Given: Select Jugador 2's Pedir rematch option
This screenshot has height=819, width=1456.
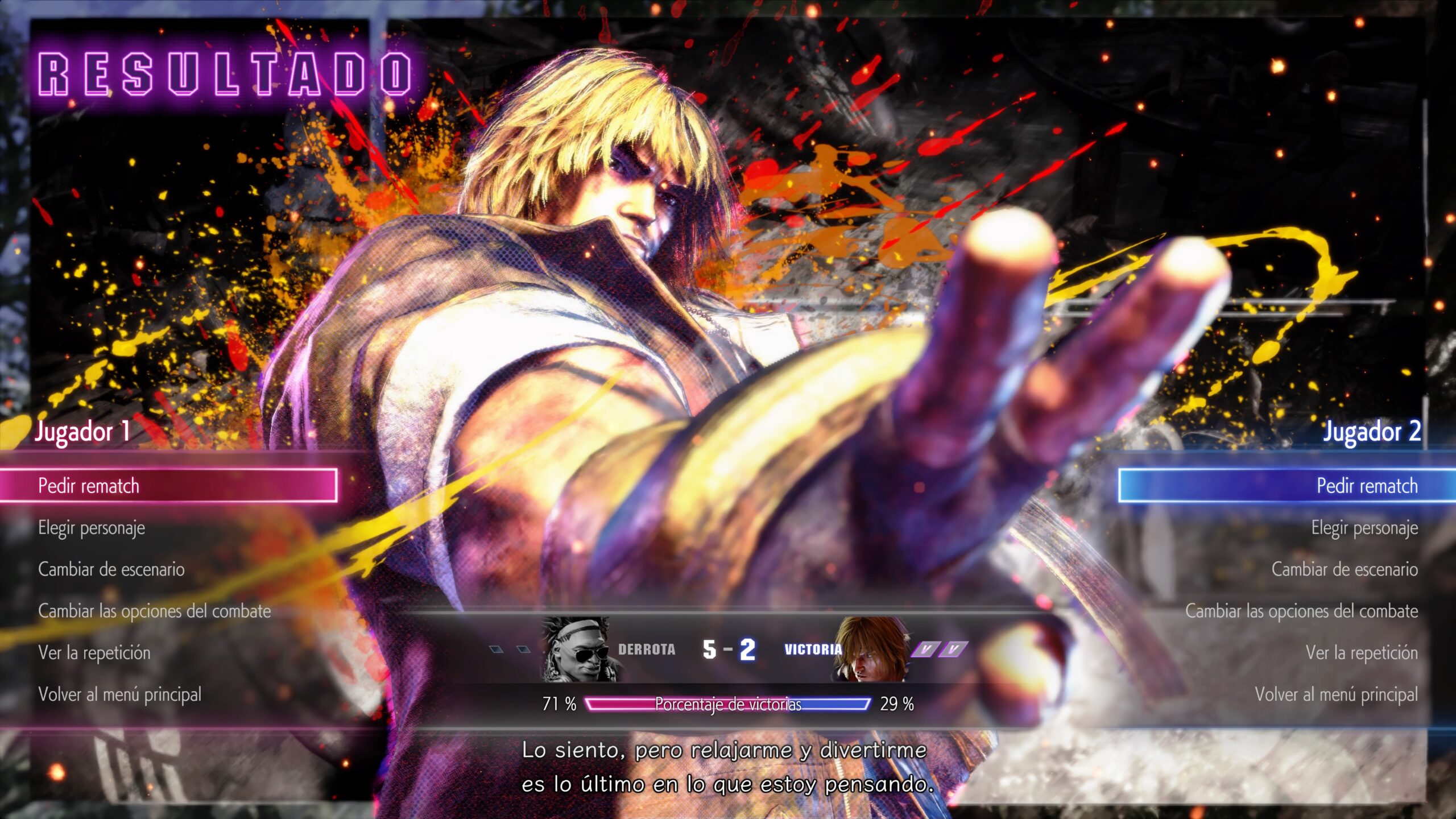Looking at the screenshot, I should click(1367, 486).
